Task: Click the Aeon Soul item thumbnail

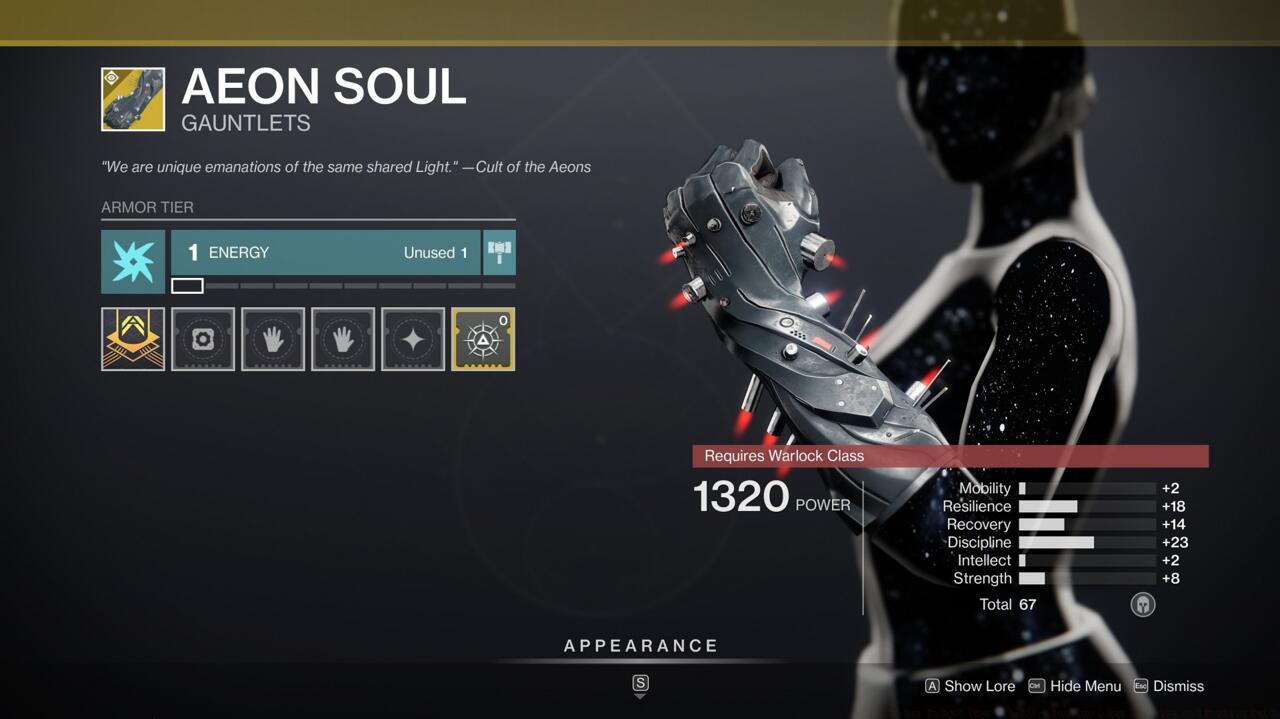Action: [x=133, y=100]
